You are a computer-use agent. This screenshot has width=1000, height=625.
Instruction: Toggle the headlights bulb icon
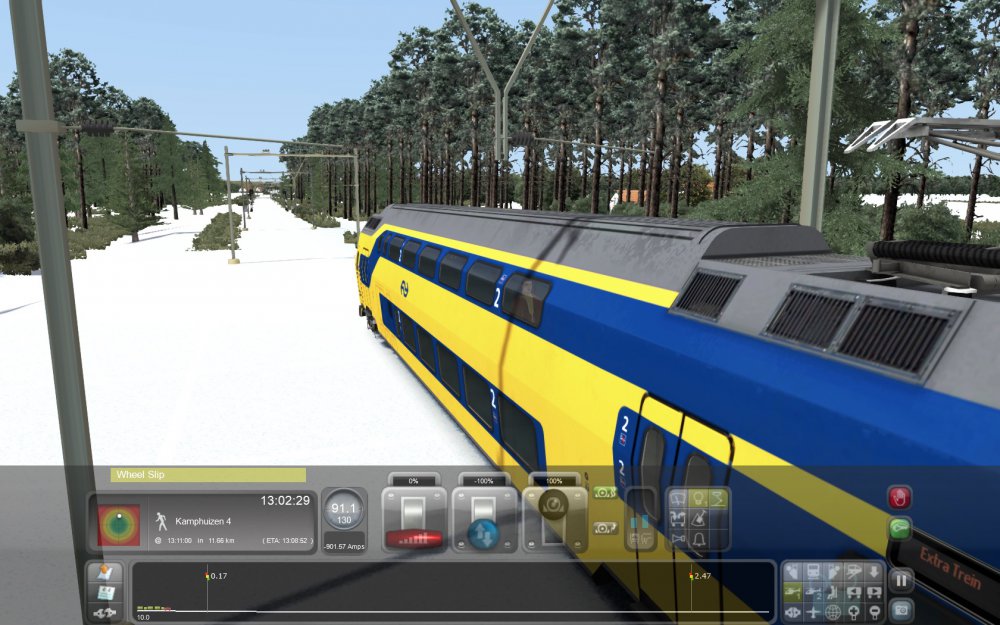coord(698,498)
